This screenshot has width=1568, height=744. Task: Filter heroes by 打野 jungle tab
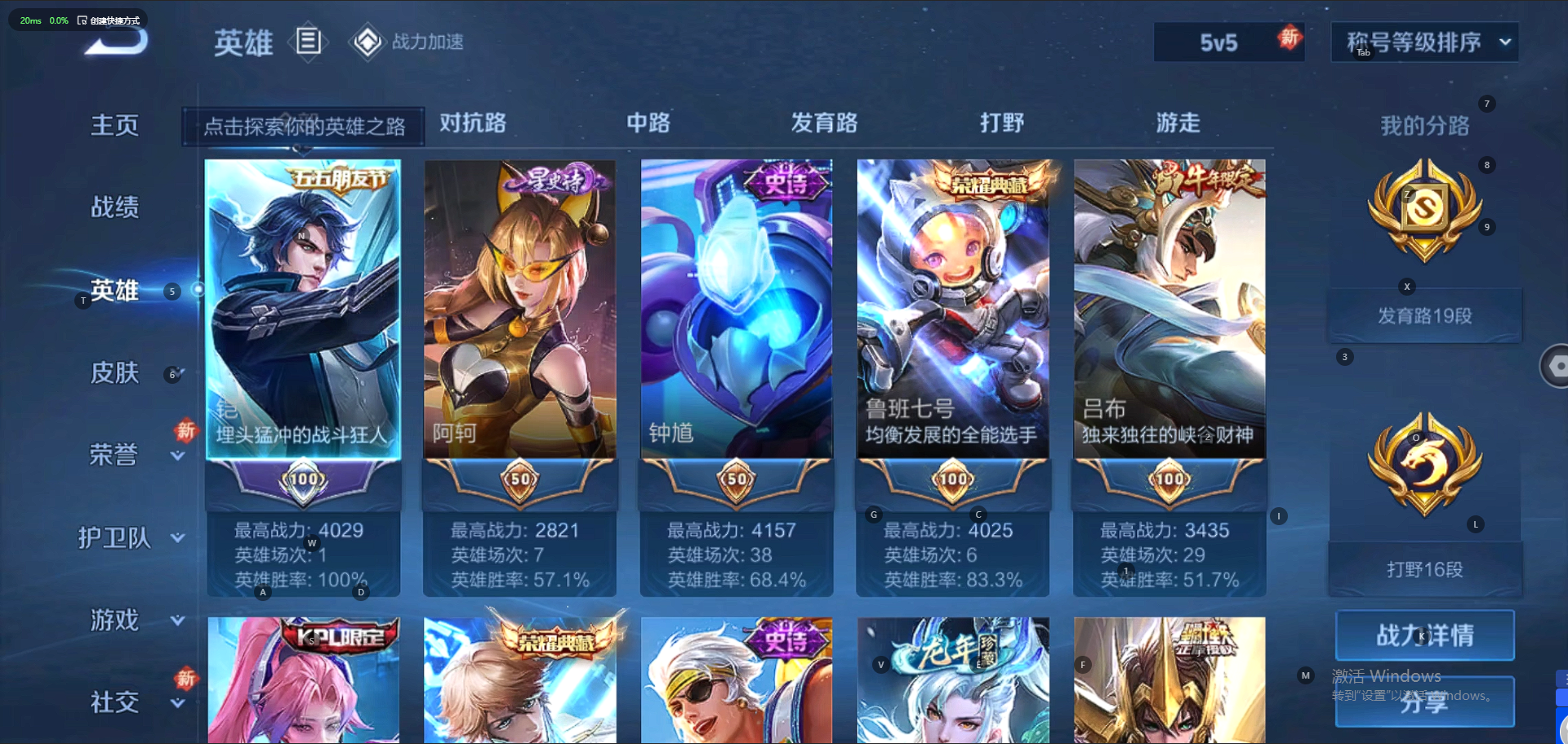pyautogui.click(x=1002, y=123)
